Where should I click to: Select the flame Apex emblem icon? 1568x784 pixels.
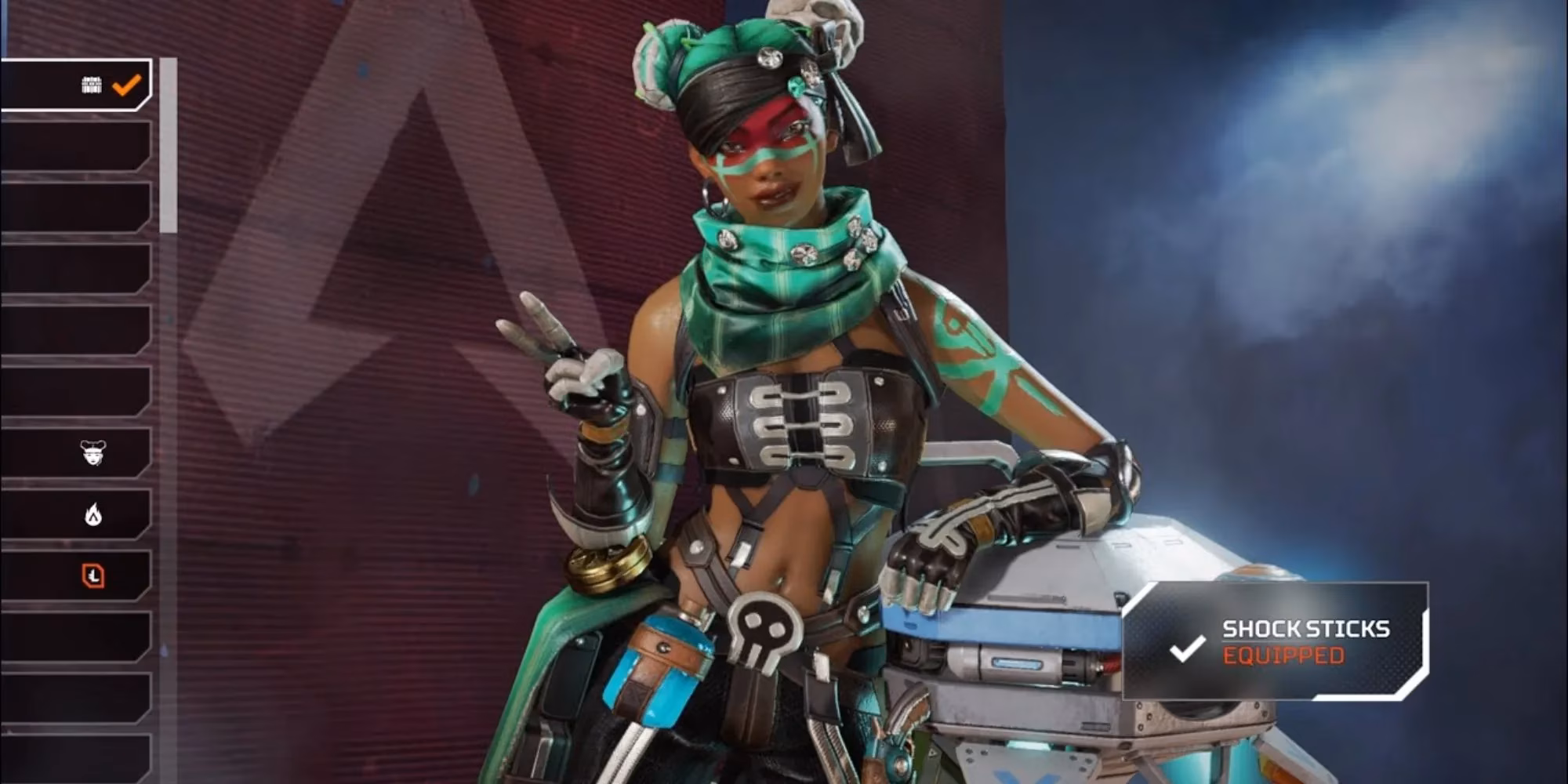tap(92, 515)
